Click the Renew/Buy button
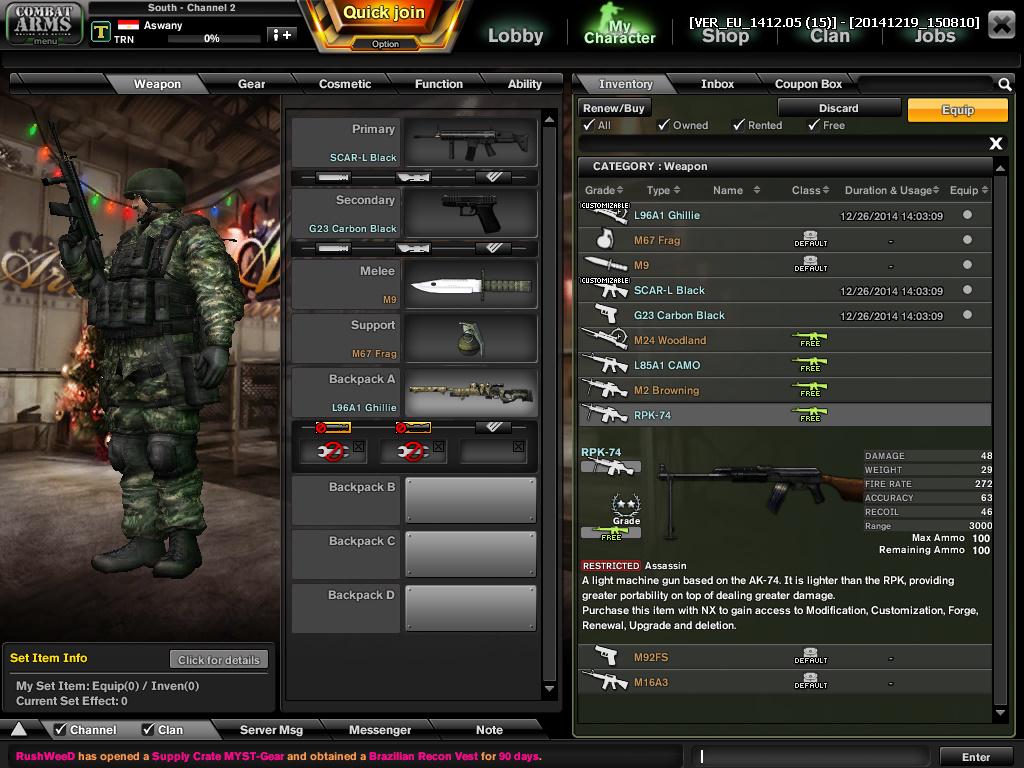 (x=614, y=108)
